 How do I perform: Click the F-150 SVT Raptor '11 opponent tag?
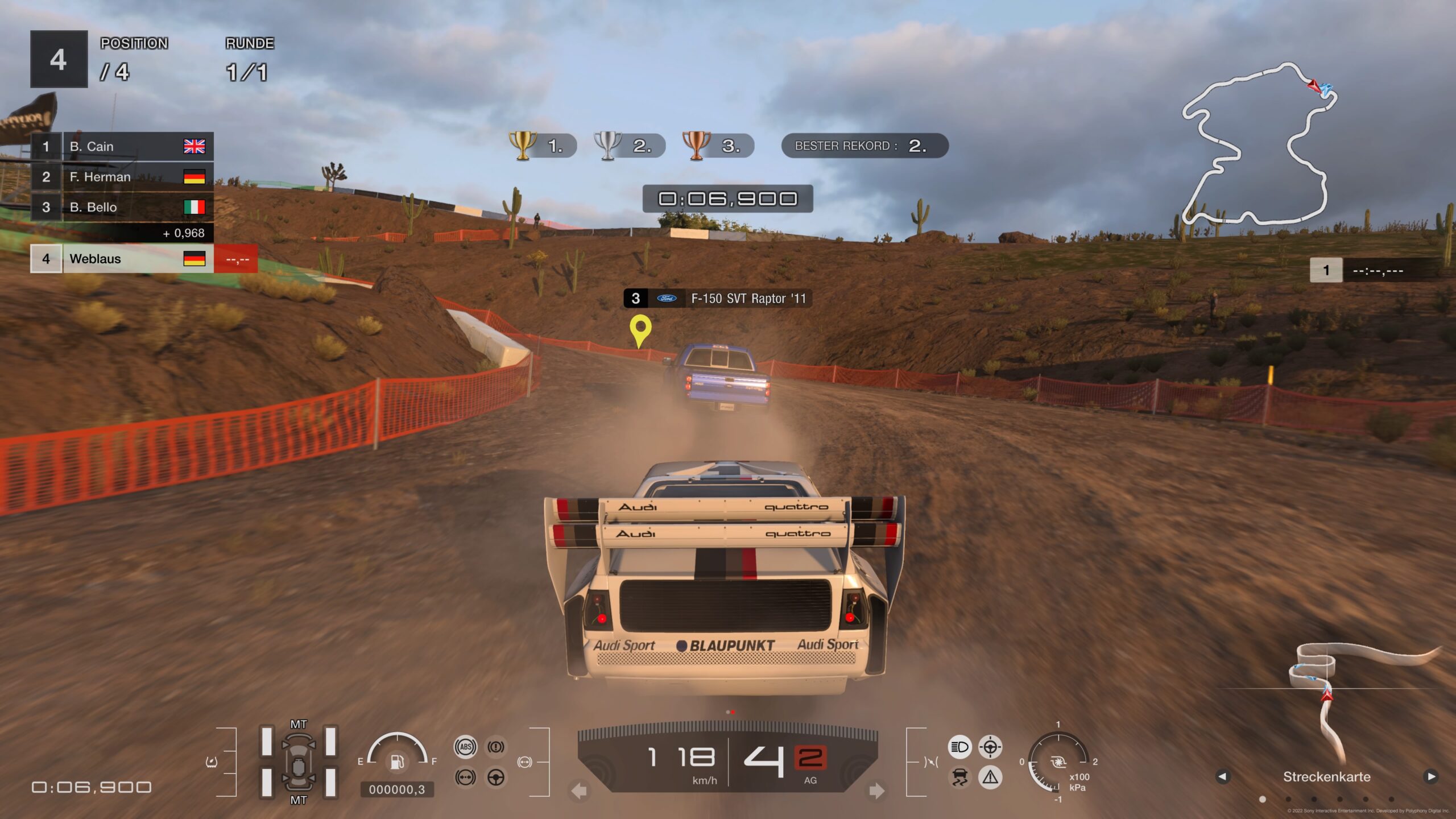718,299
